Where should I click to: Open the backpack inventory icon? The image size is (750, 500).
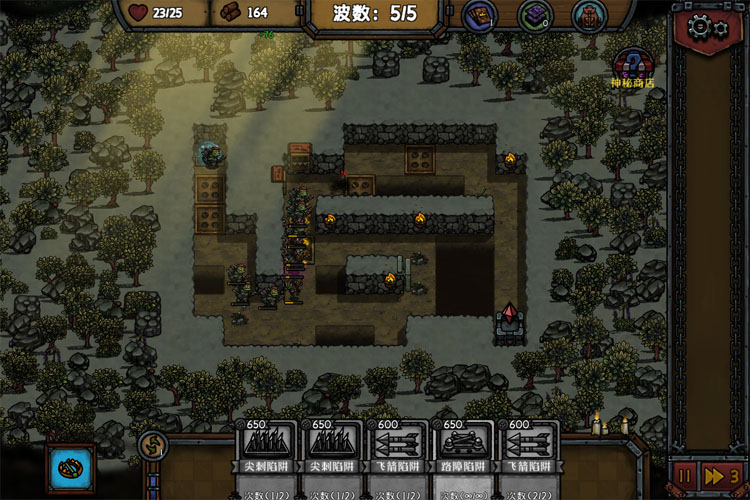coord(590,15)
